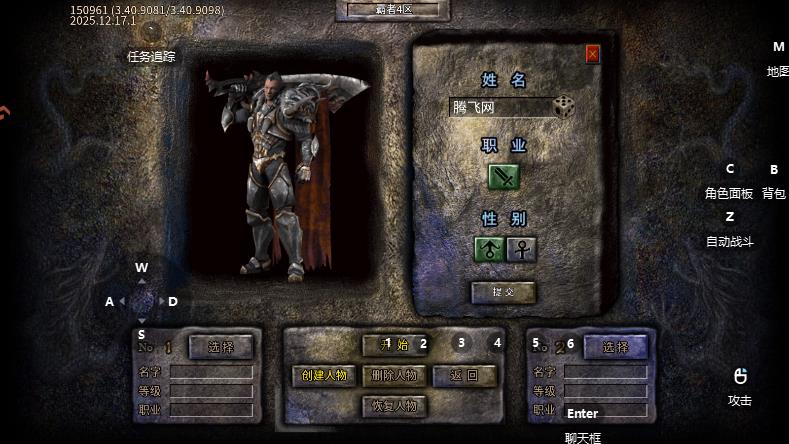Select character slot No.1 with 选择
Viewport: 789px width, 444px height.
(220, 347)
